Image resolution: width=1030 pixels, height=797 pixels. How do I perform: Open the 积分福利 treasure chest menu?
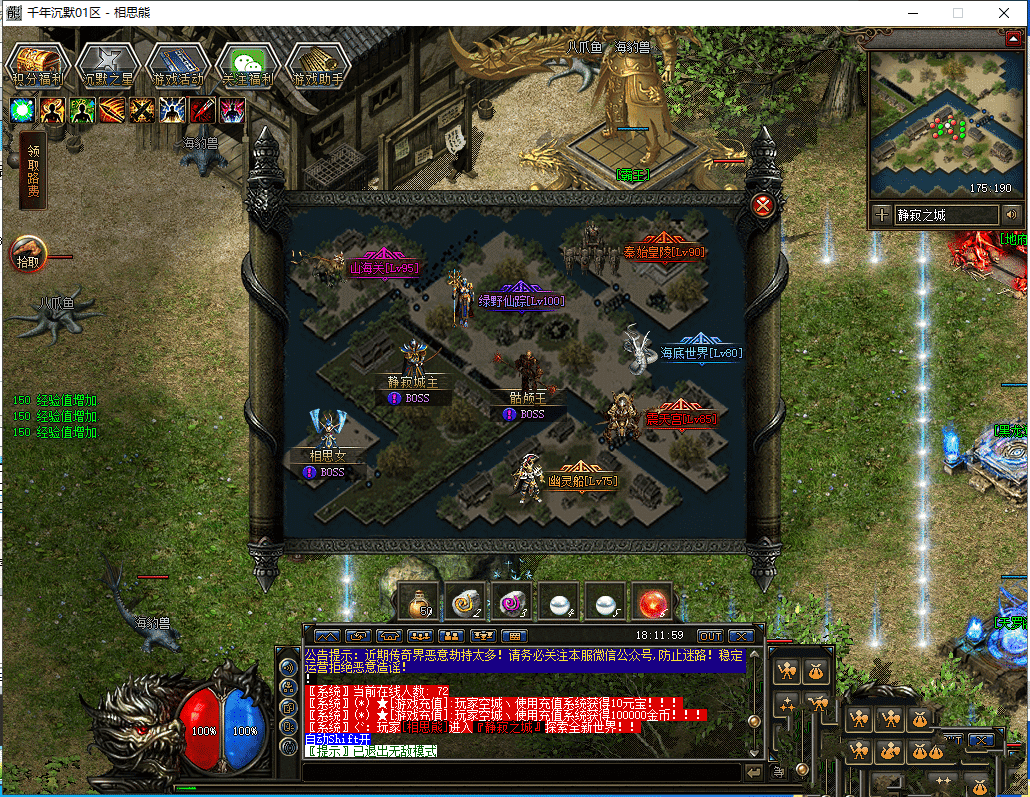tap(37, 65)
